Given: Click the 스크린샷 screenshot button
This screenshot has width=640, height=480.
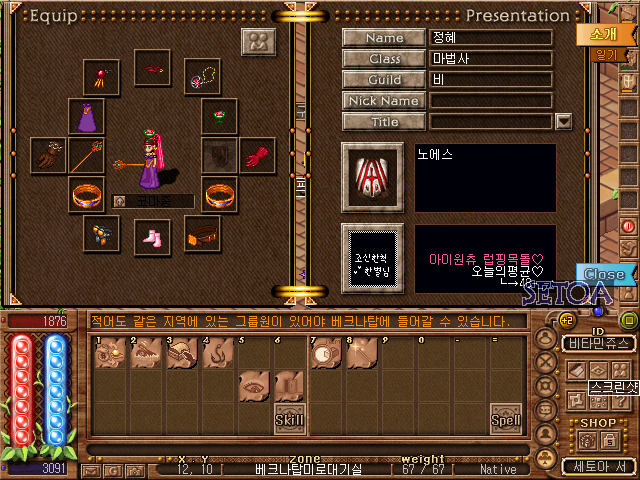Looking at the screenshot, I should click(x=592, y=385).
